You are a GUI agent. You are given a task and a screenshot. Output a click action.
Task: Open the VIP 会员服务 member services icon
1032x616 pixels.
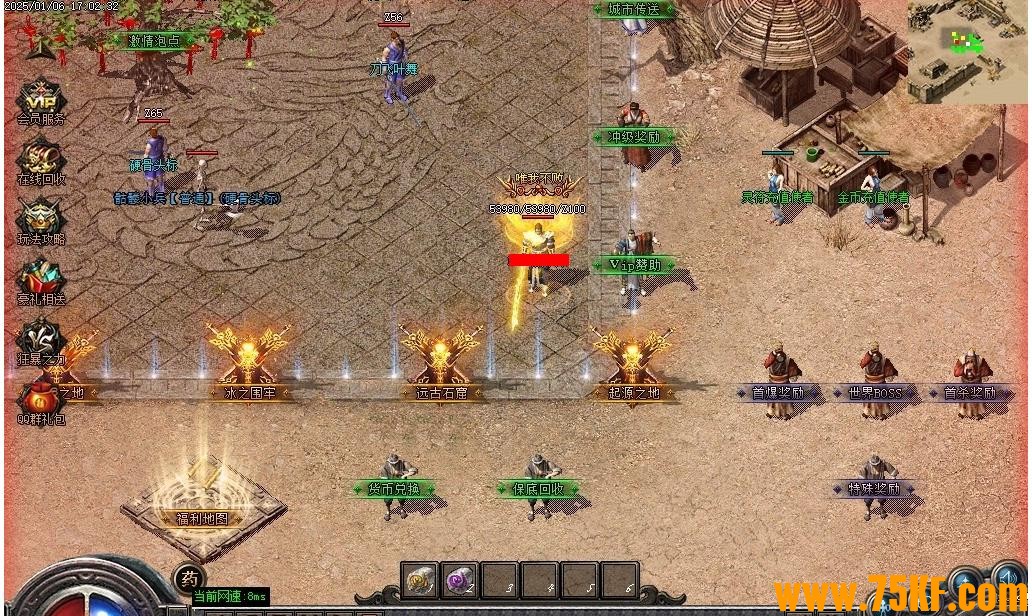click(x=41, y=99)
